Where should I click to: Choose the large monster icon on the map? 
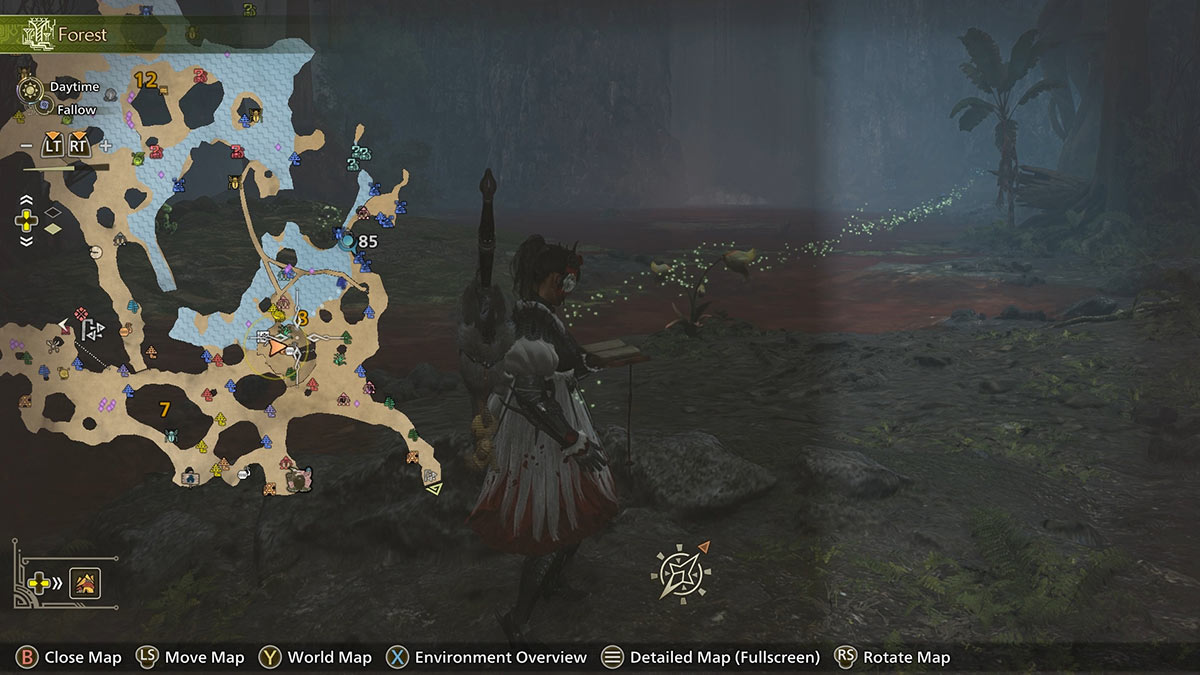[x=299, y=479]
